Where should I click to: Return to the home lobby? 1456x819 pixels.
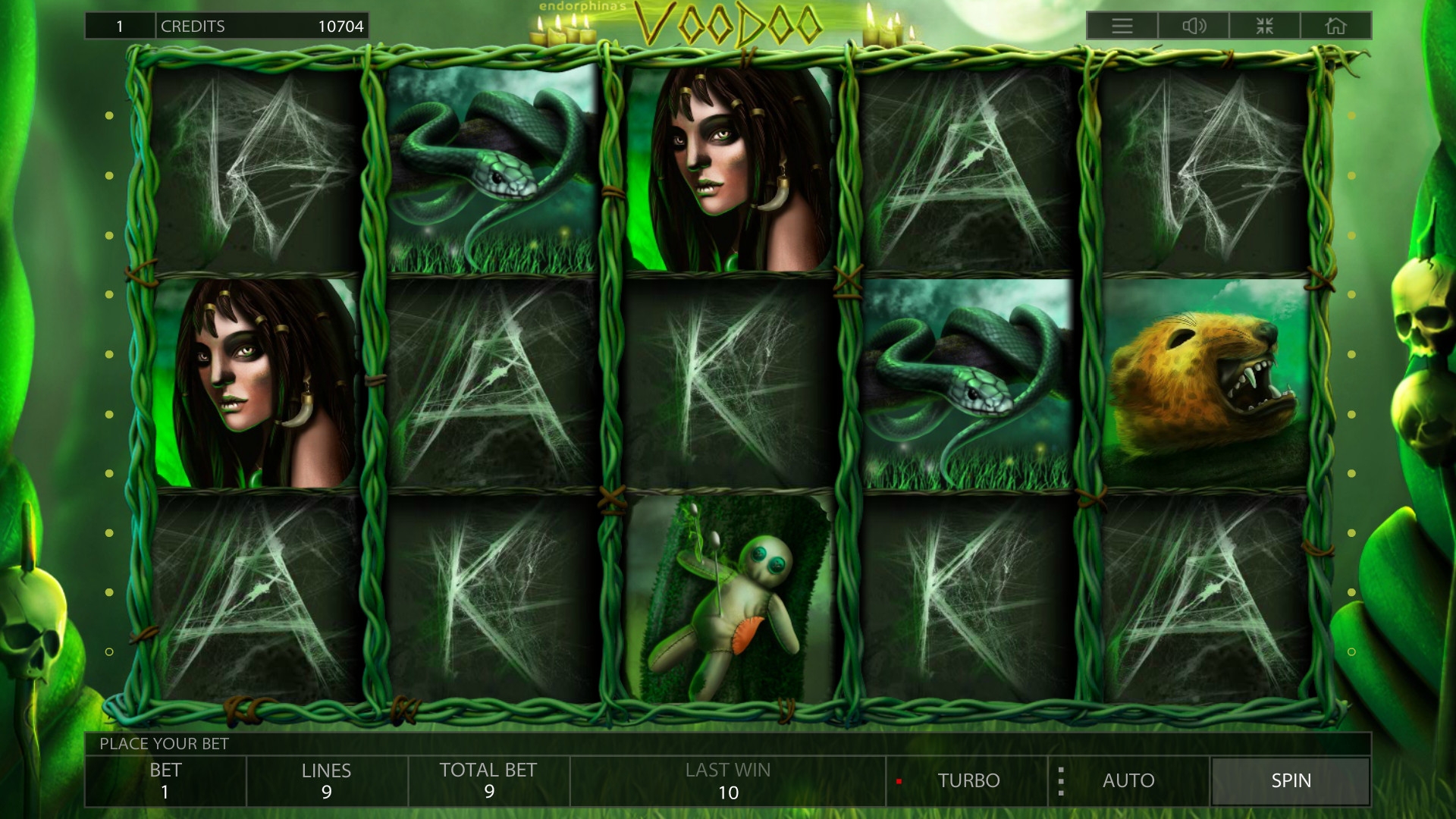click(1335, 27)
